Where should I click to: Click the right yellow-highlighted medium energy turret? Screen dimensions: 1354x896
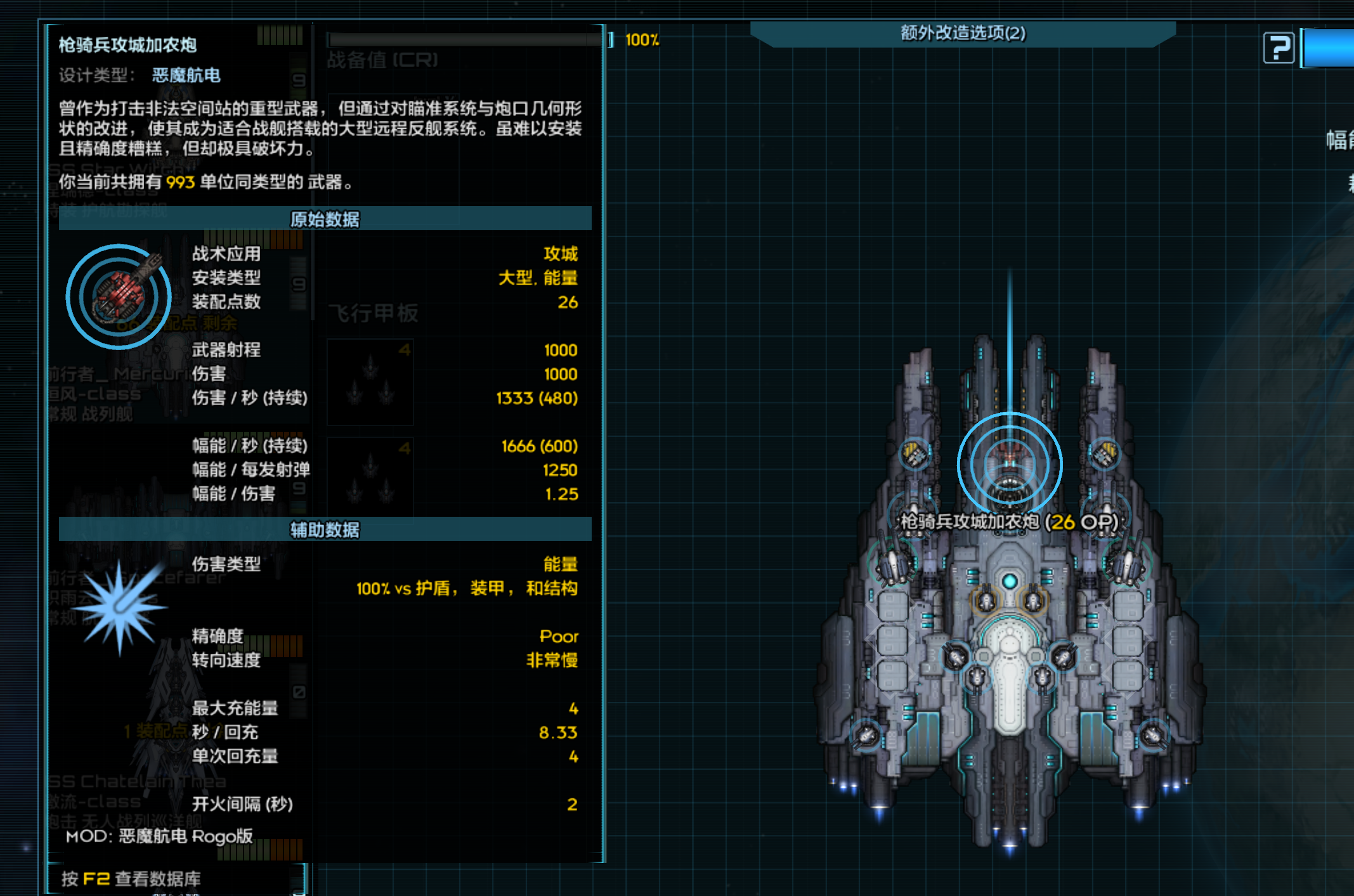(1032, 601)
